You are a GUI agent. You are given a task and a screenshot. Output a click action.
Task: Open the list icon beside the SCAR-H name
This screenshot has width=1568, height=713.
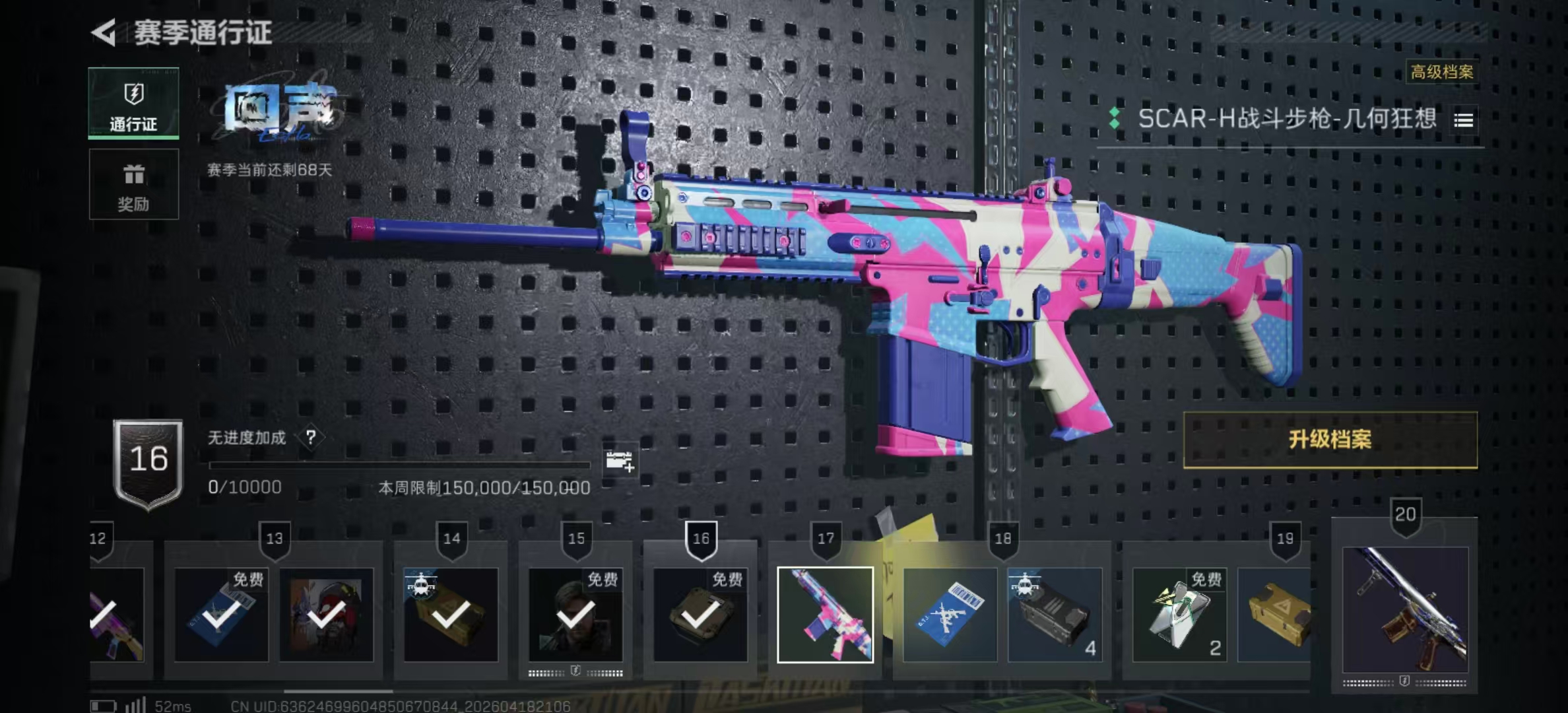coord(1463,120)
